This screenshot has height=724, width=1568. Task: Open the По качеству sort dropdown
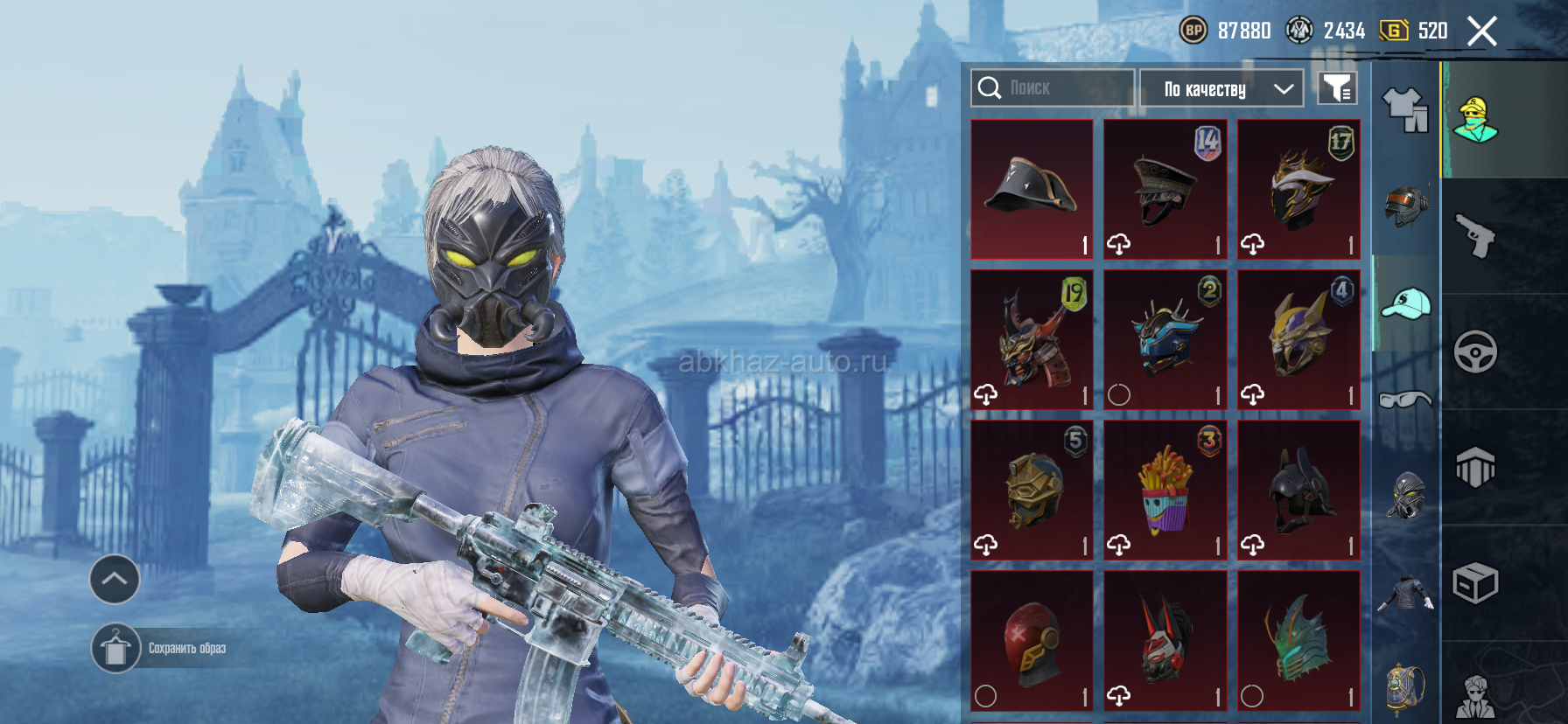click(1221, 88)
